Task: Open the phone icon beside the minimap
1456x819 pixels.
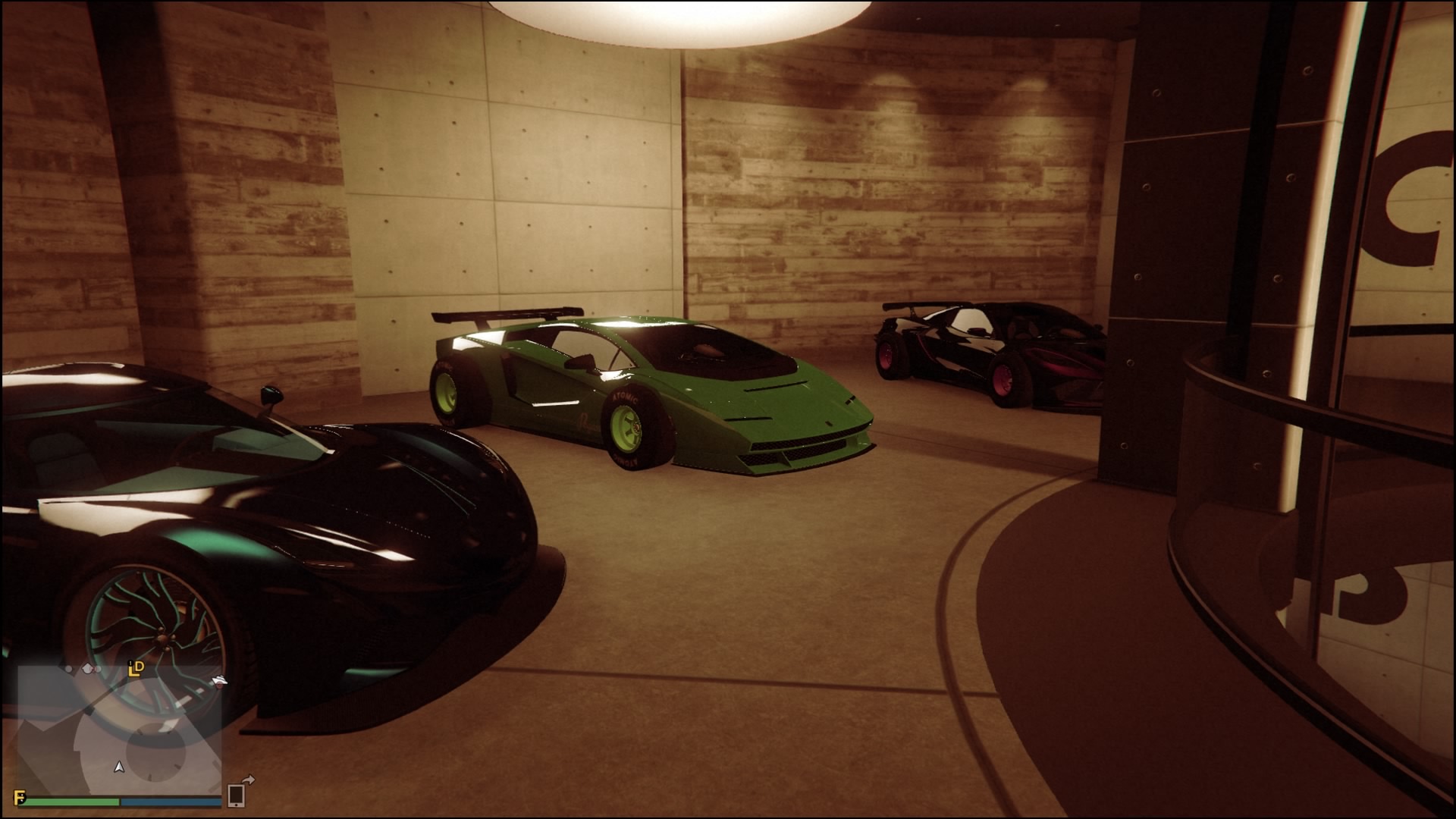Action: tap(236, 795)
